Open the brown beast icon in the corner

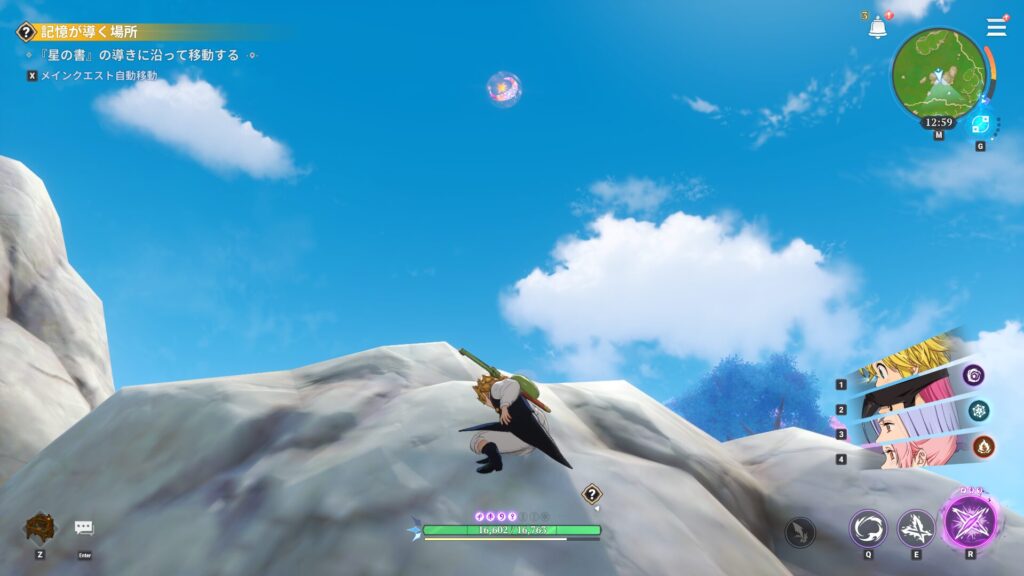40,527
